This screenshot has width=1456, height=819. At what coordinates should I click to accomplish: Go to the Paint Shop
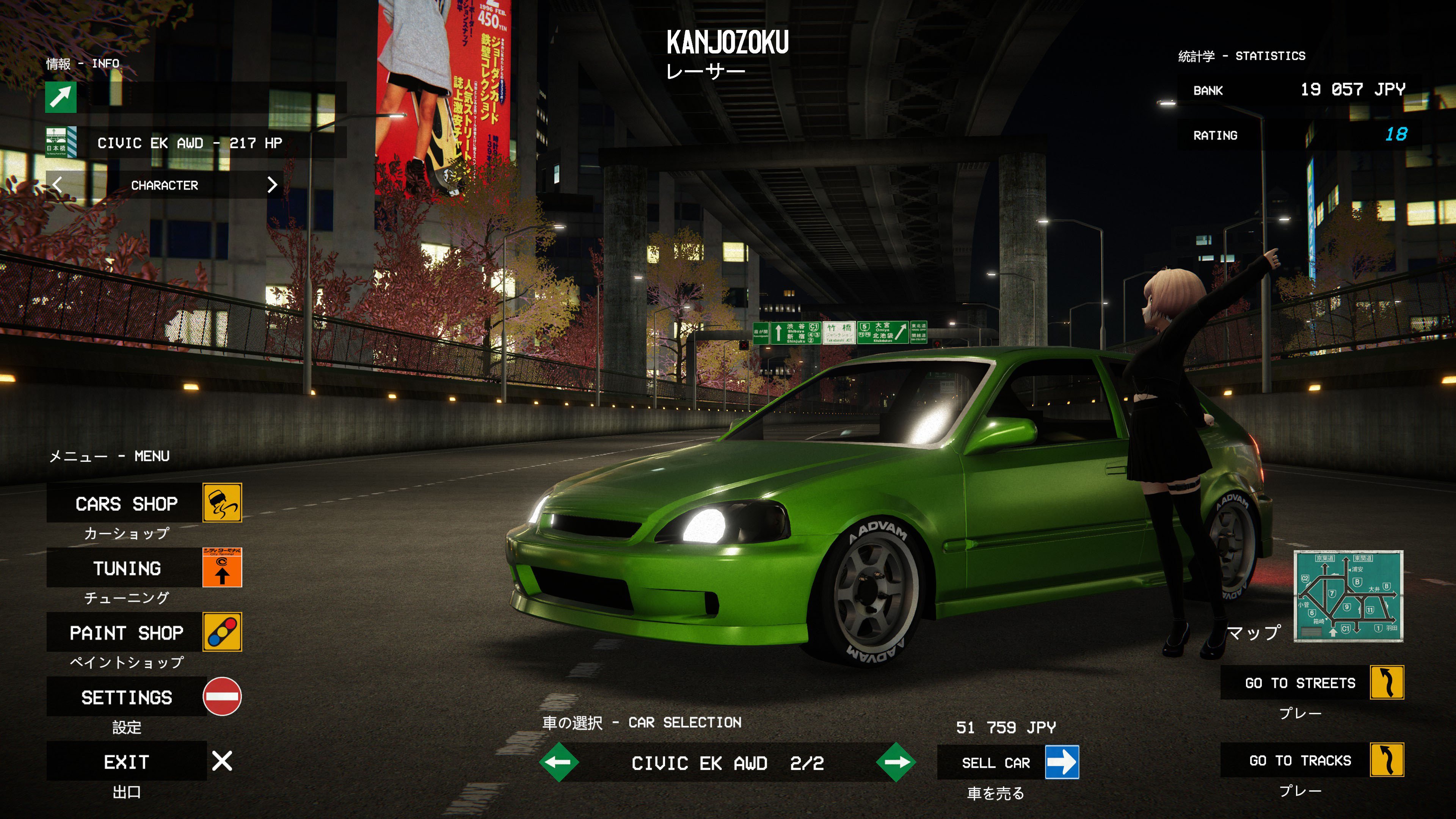click(127, 632)
